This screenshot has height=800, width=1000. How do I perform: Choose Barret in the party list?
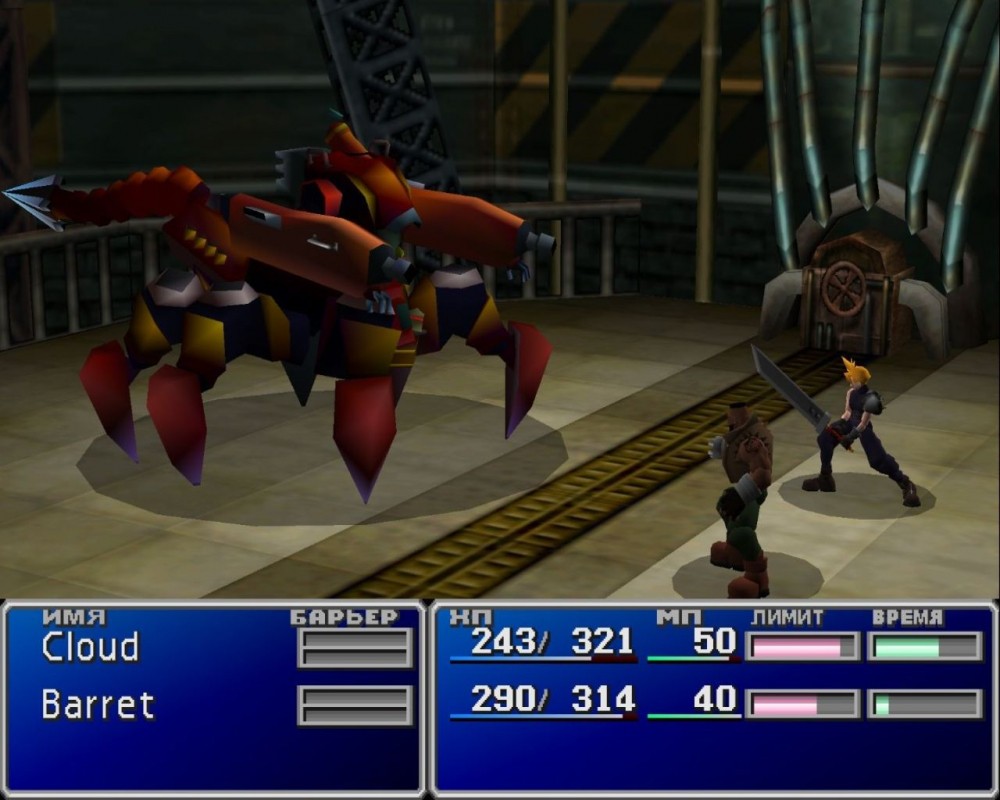point(98,704)
